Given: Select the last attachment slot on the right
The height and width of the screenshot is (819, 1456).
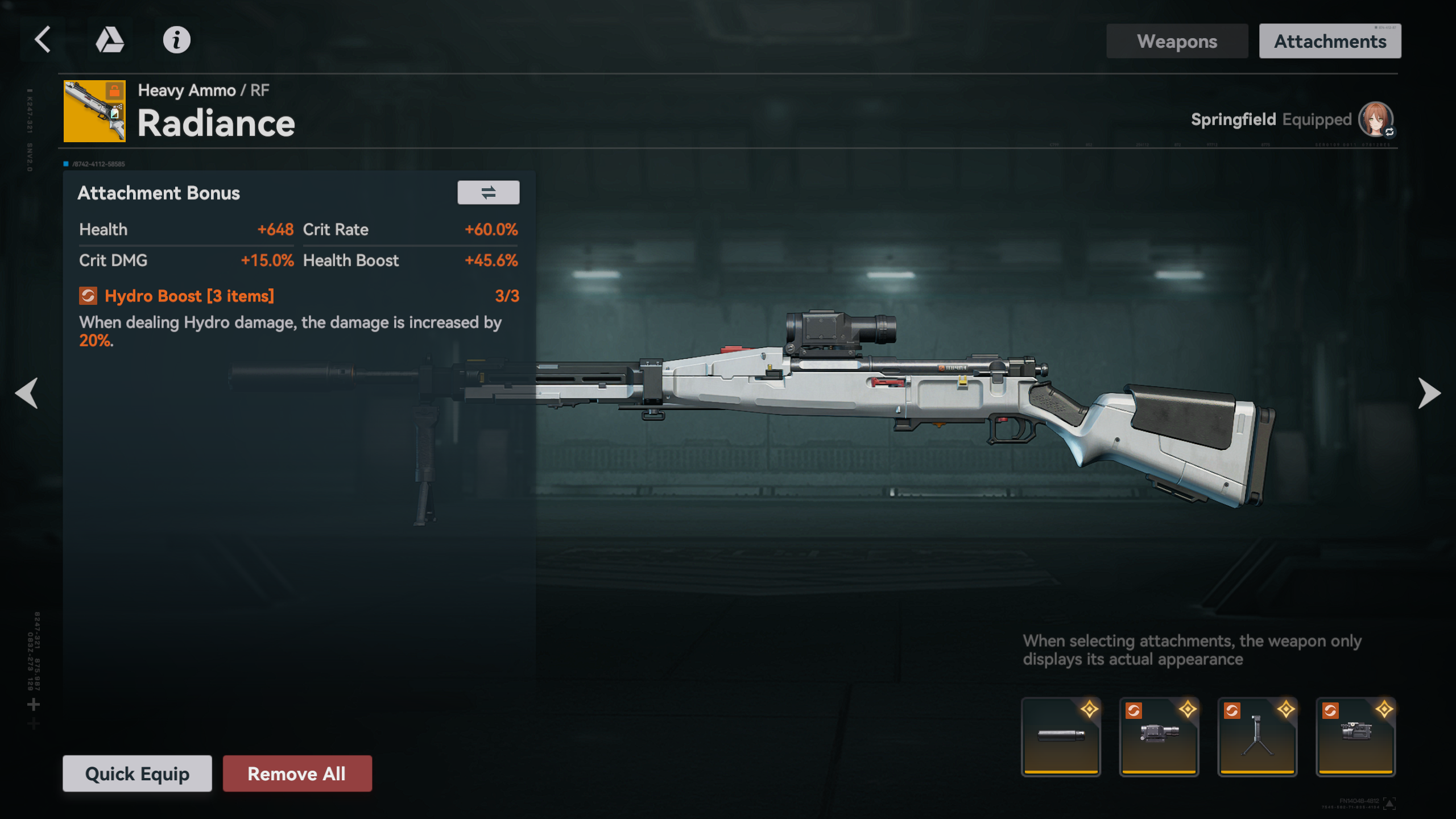Looking at the screenshot, I should point(1356,737).
